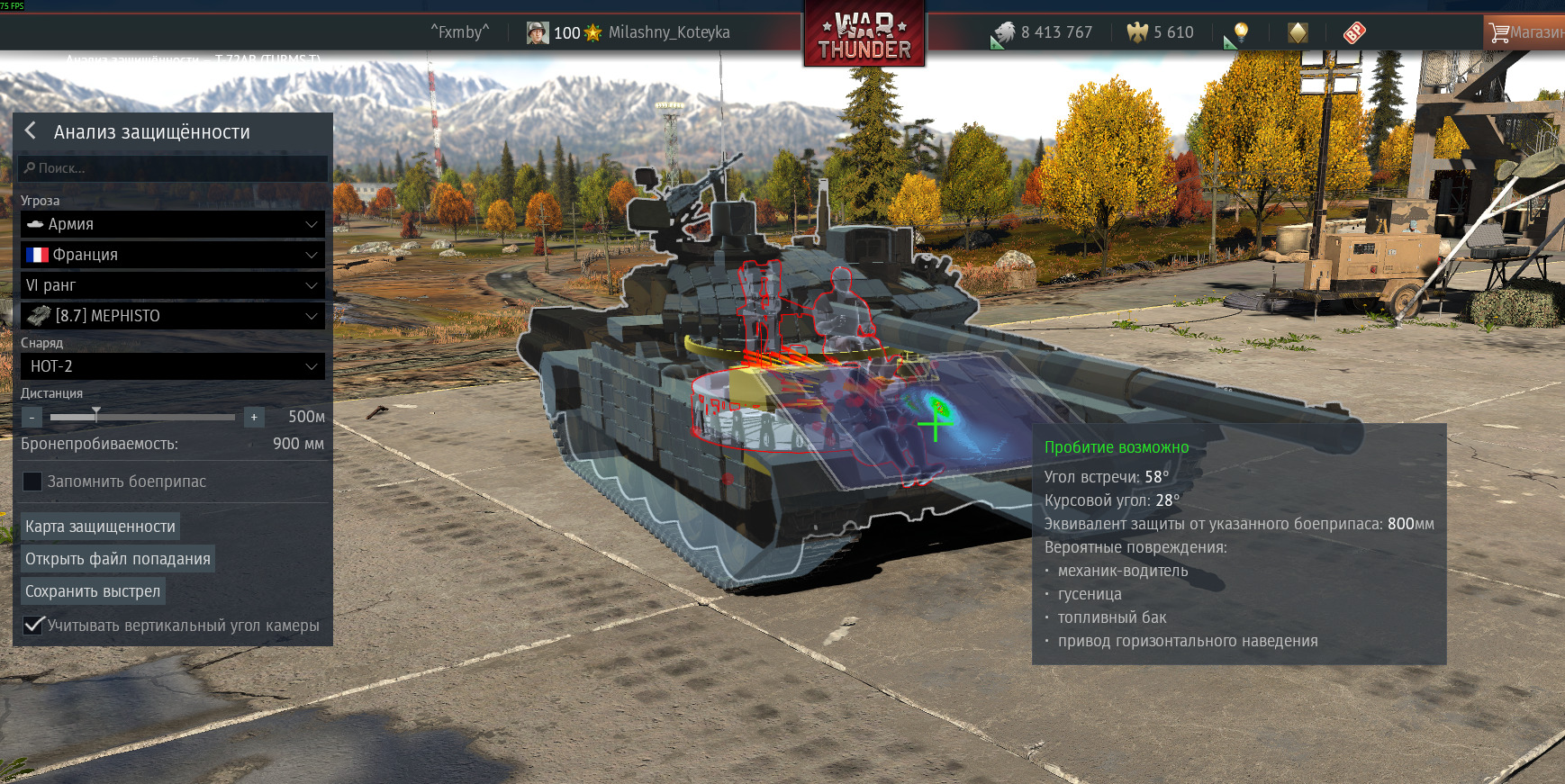Go back from the Анализ защищённости panel

pos(31,131)
